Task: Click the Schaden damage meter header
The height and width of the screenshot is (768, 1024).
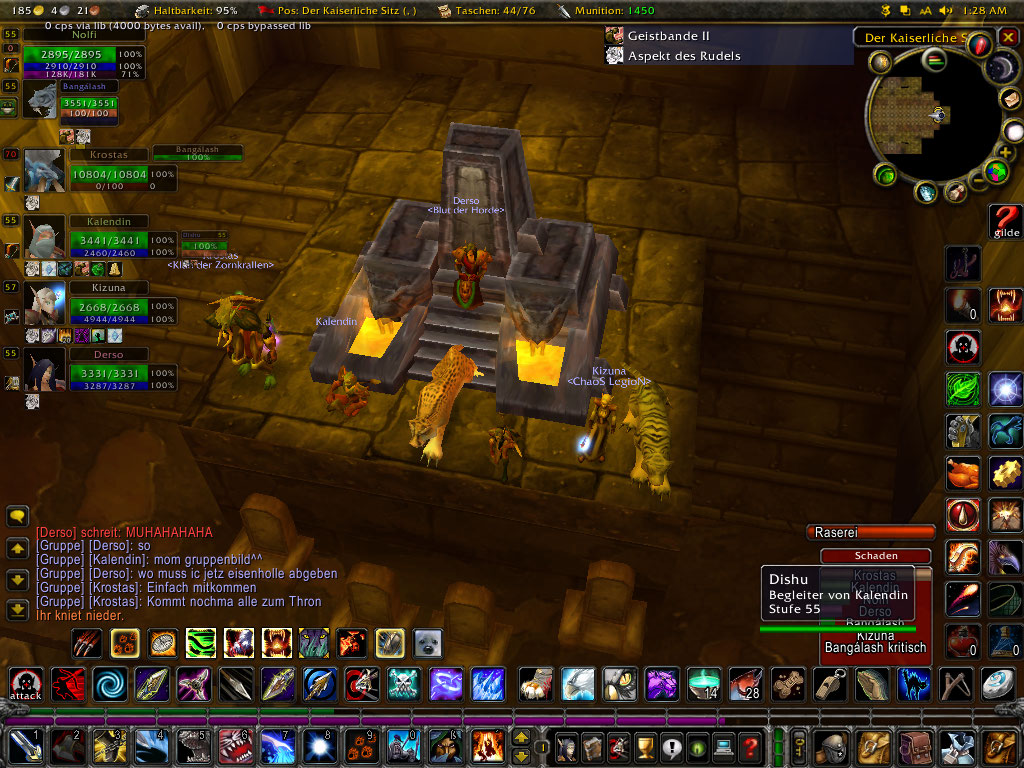Action: tap(875, 556)
